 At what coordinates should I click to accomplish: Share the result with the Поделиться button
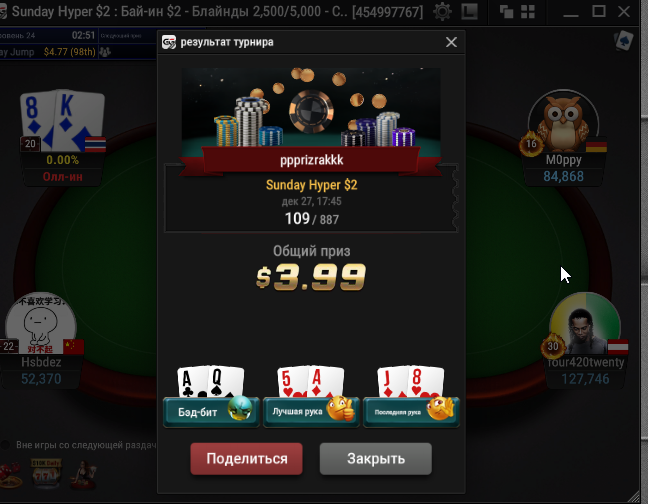pyautogui.click(x=246, y=459)
